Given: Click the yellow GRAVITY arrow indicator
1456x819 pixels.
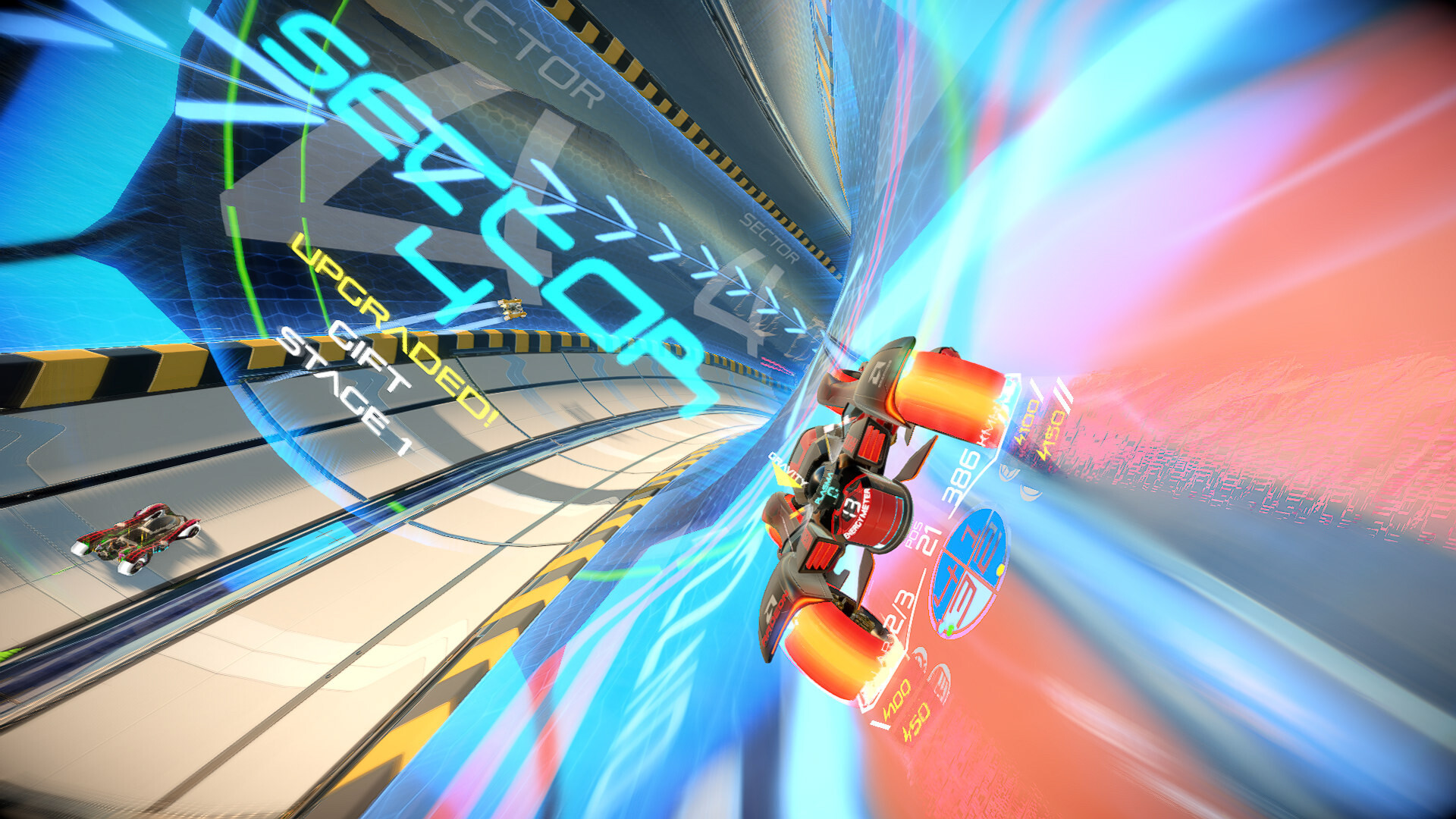Looking at the screenshot, I should coord(786,475).
